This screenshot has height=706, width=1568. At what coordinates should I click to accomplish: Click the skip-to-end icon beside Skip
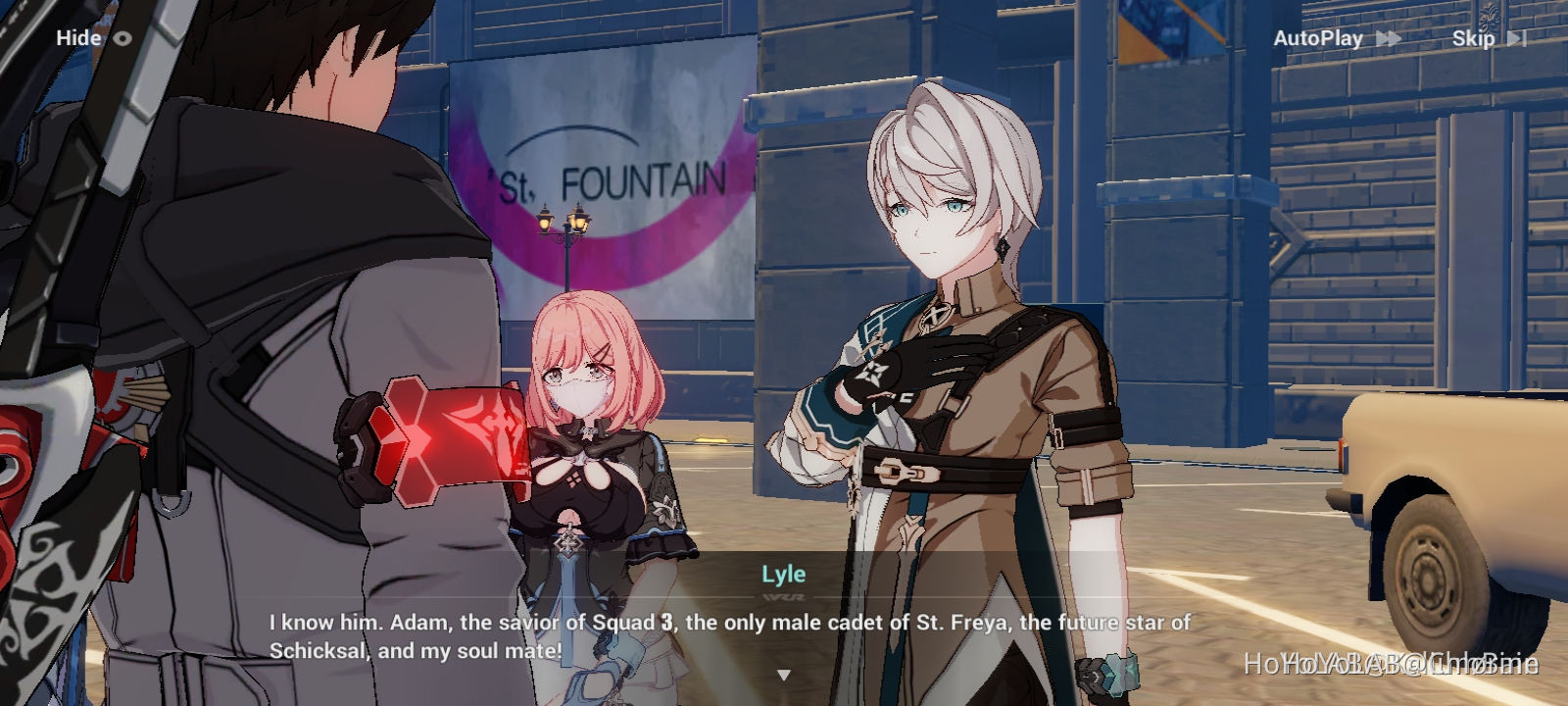[1519, 38]
